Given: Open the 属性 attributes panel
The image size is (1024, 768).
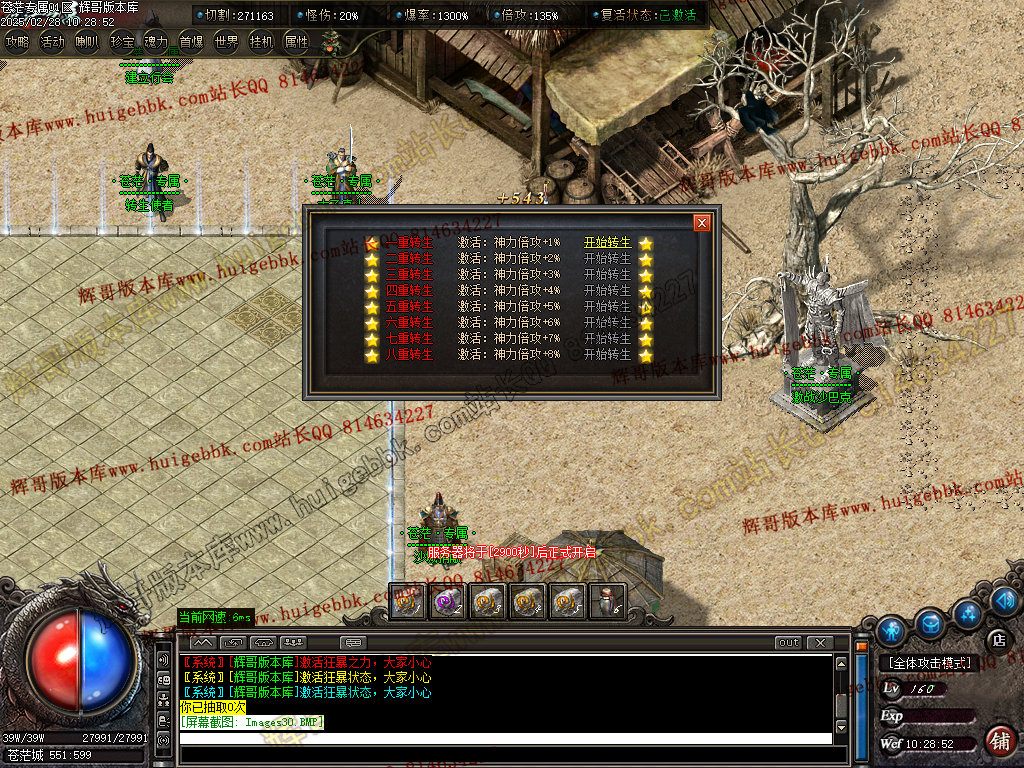Looking at the screenshot, I should (x=297, y=42).
